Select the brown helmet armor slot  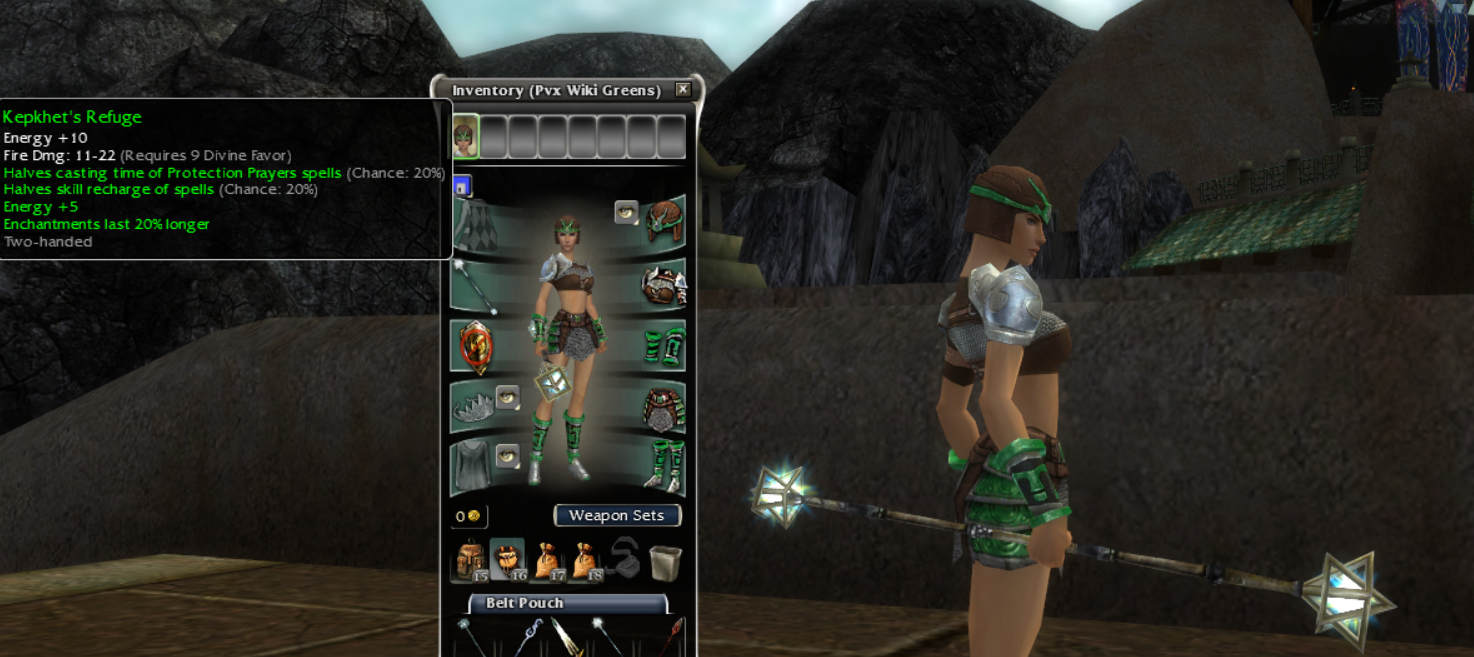point(664,222)
